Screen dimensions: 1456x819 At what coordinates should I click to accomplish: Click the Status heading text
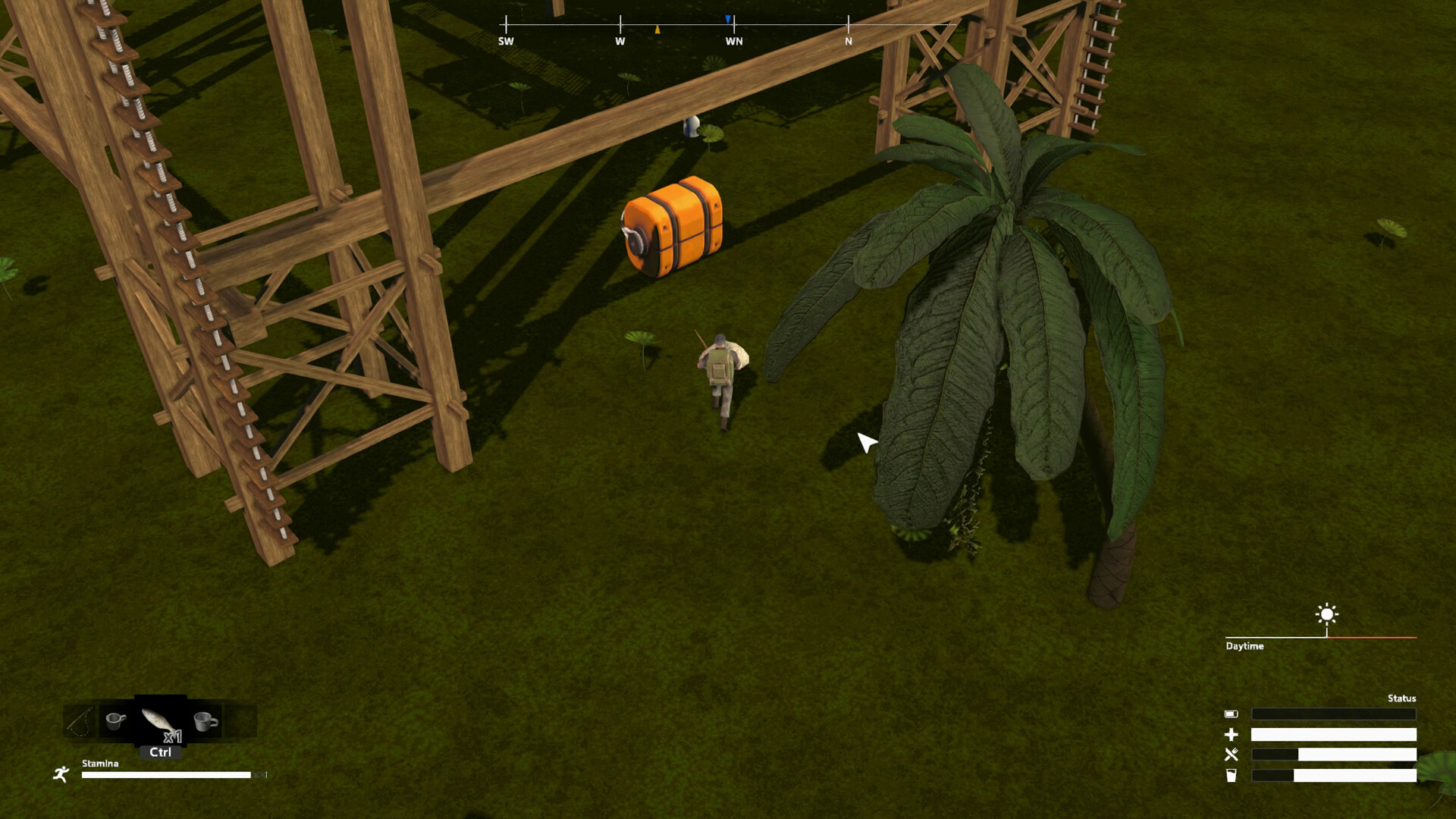click(1401, 698)
